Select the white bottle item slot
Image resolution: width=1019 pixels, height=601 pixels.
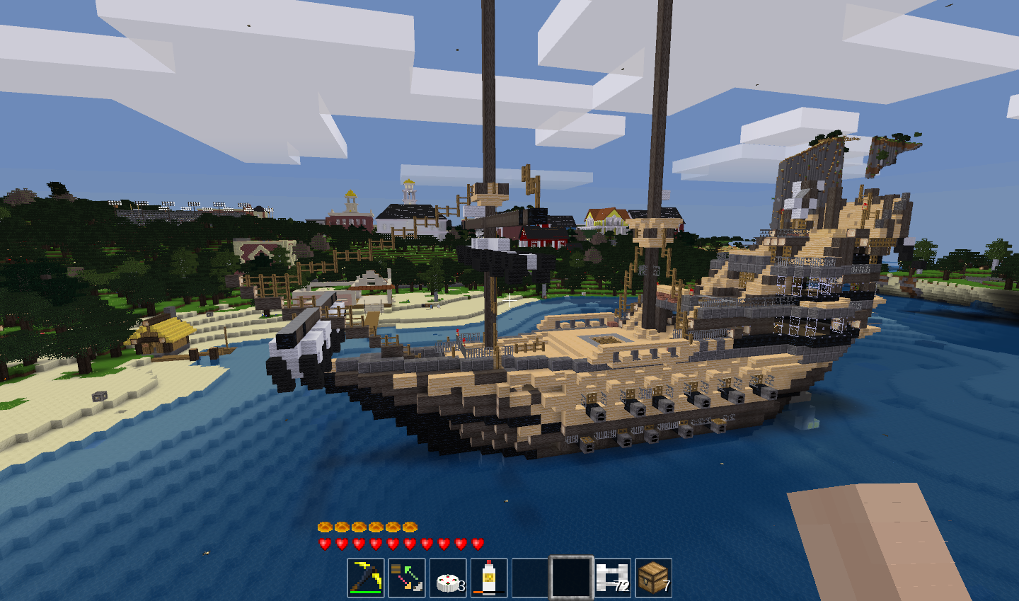tap(489, 577)
